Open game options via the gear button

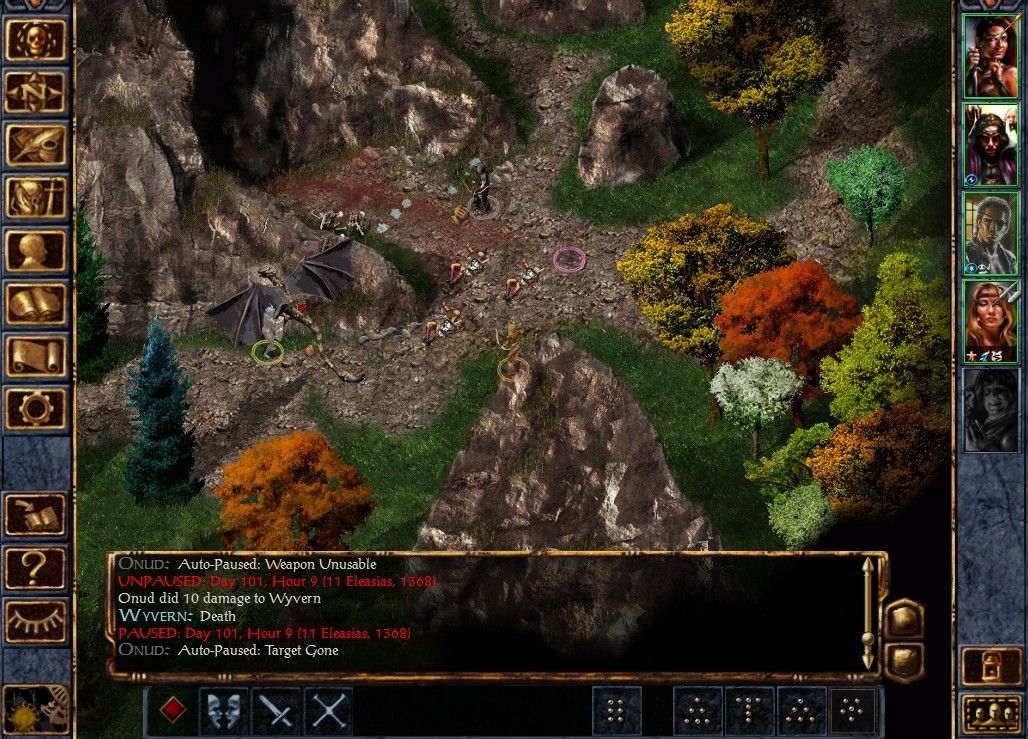pos(36,408)
